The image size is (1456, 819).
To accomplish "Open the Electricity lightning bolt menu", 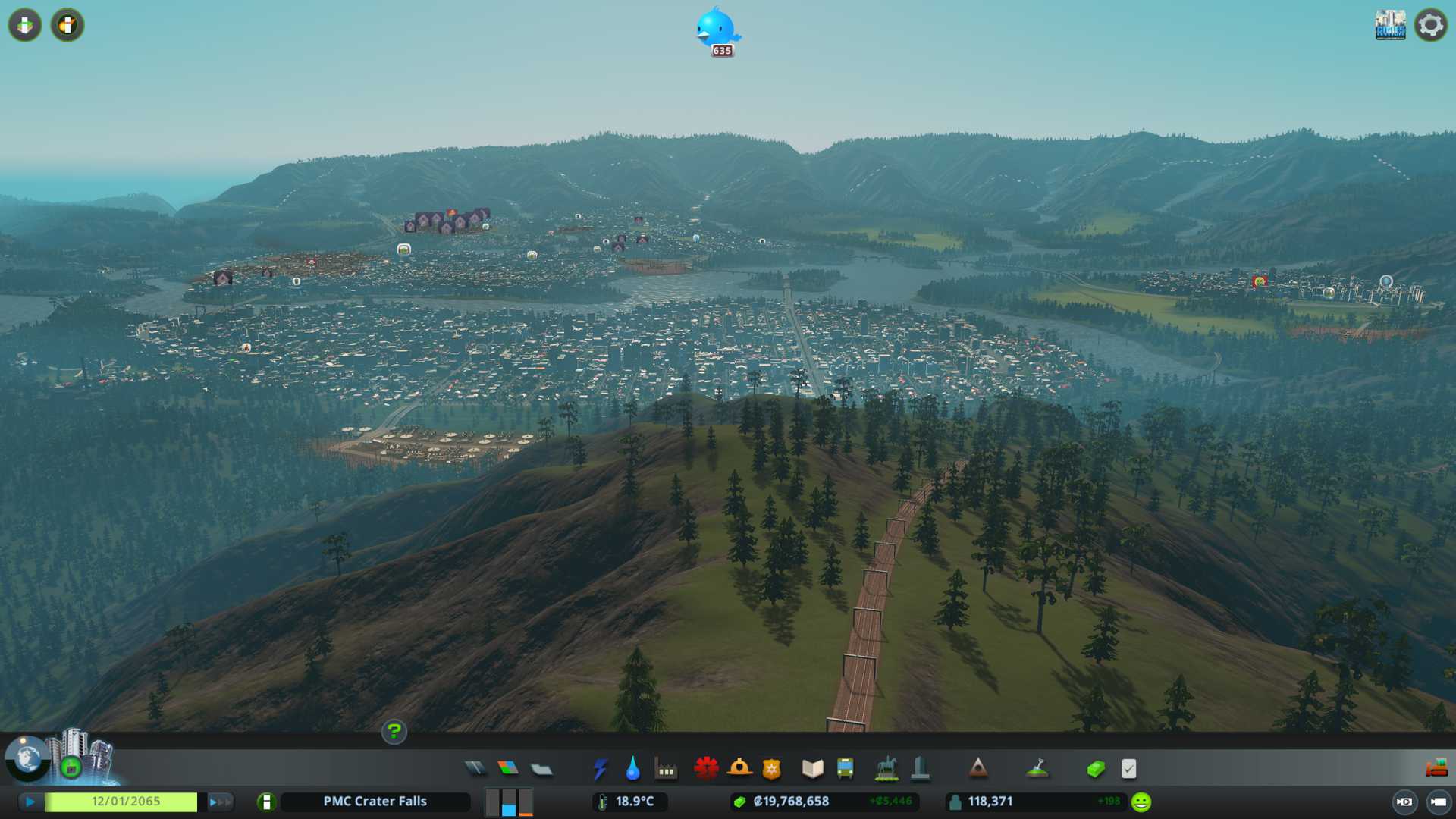I will tap(600, 769).
